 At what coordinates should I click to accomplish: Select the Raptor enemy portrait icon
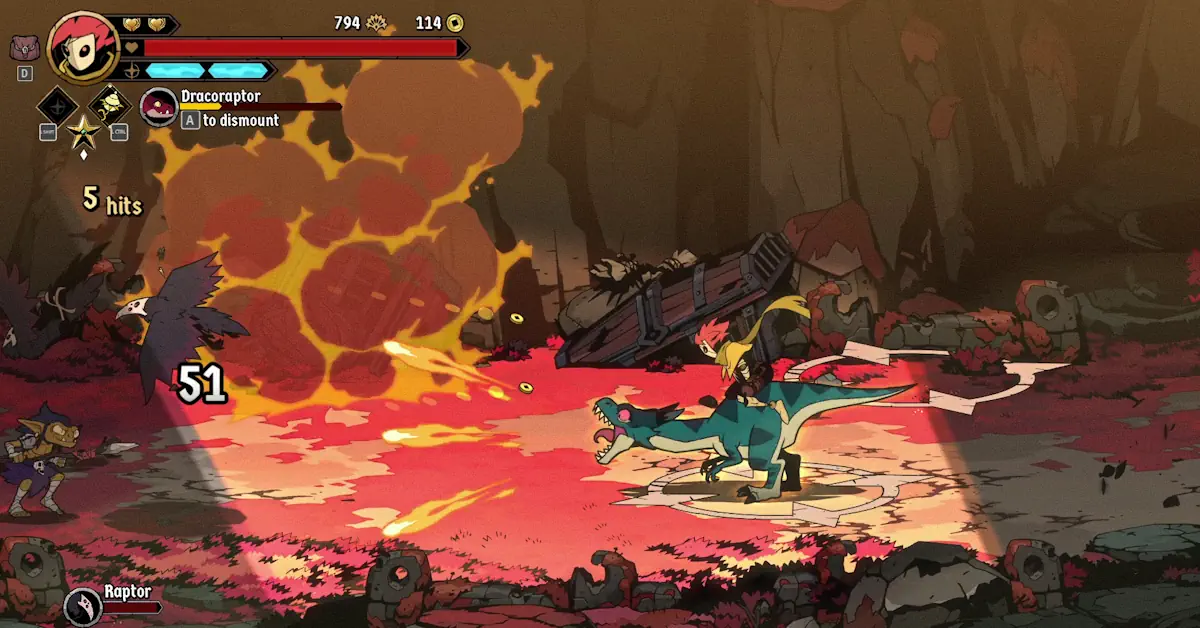click(83, 605)
